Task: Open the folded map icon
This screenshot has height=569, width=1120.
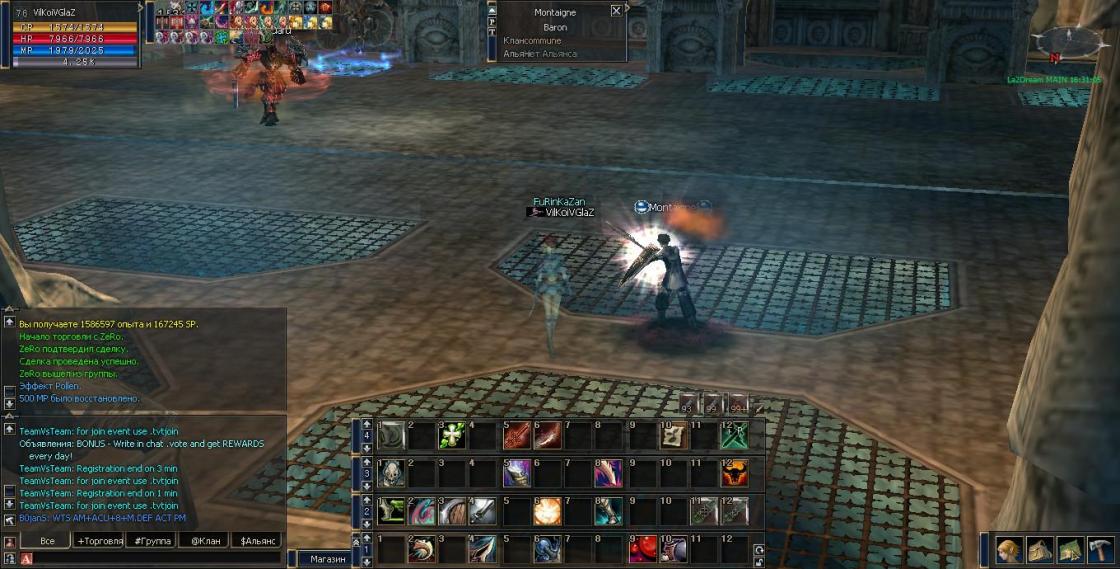Action: [x=1071, y=550]
